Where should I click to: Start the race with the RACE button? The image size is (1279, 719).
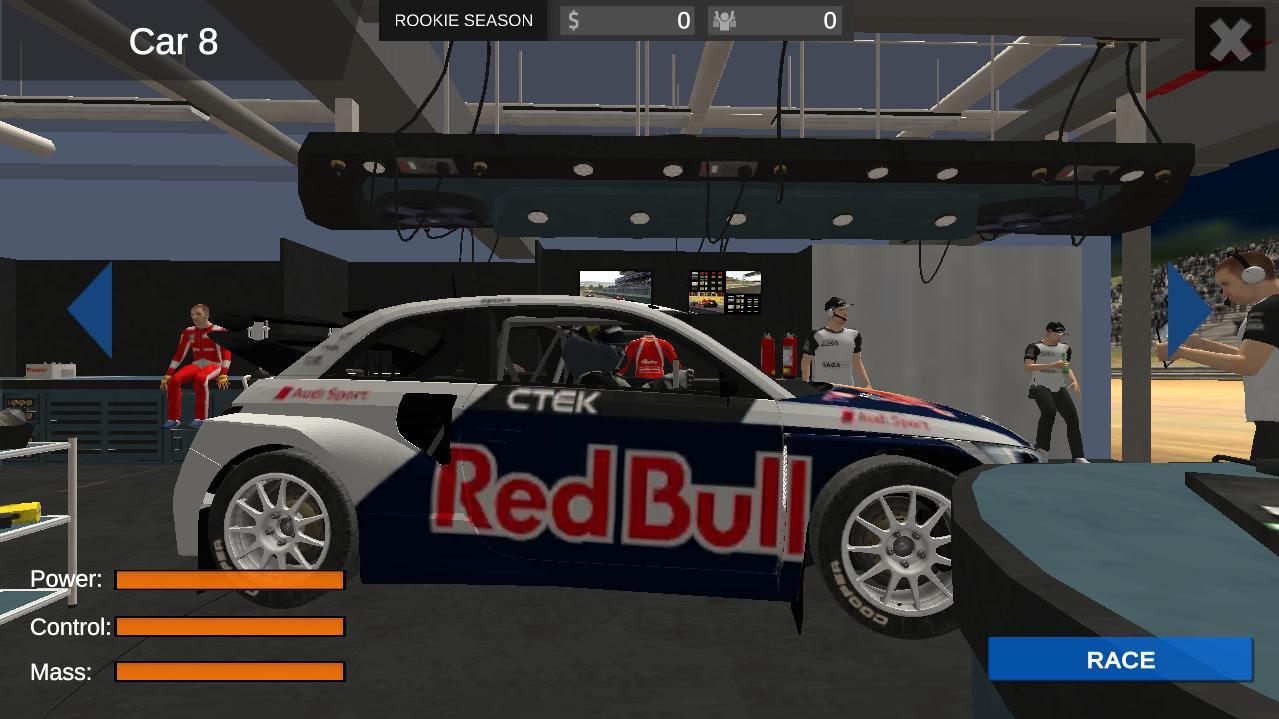pos(1120,660)
